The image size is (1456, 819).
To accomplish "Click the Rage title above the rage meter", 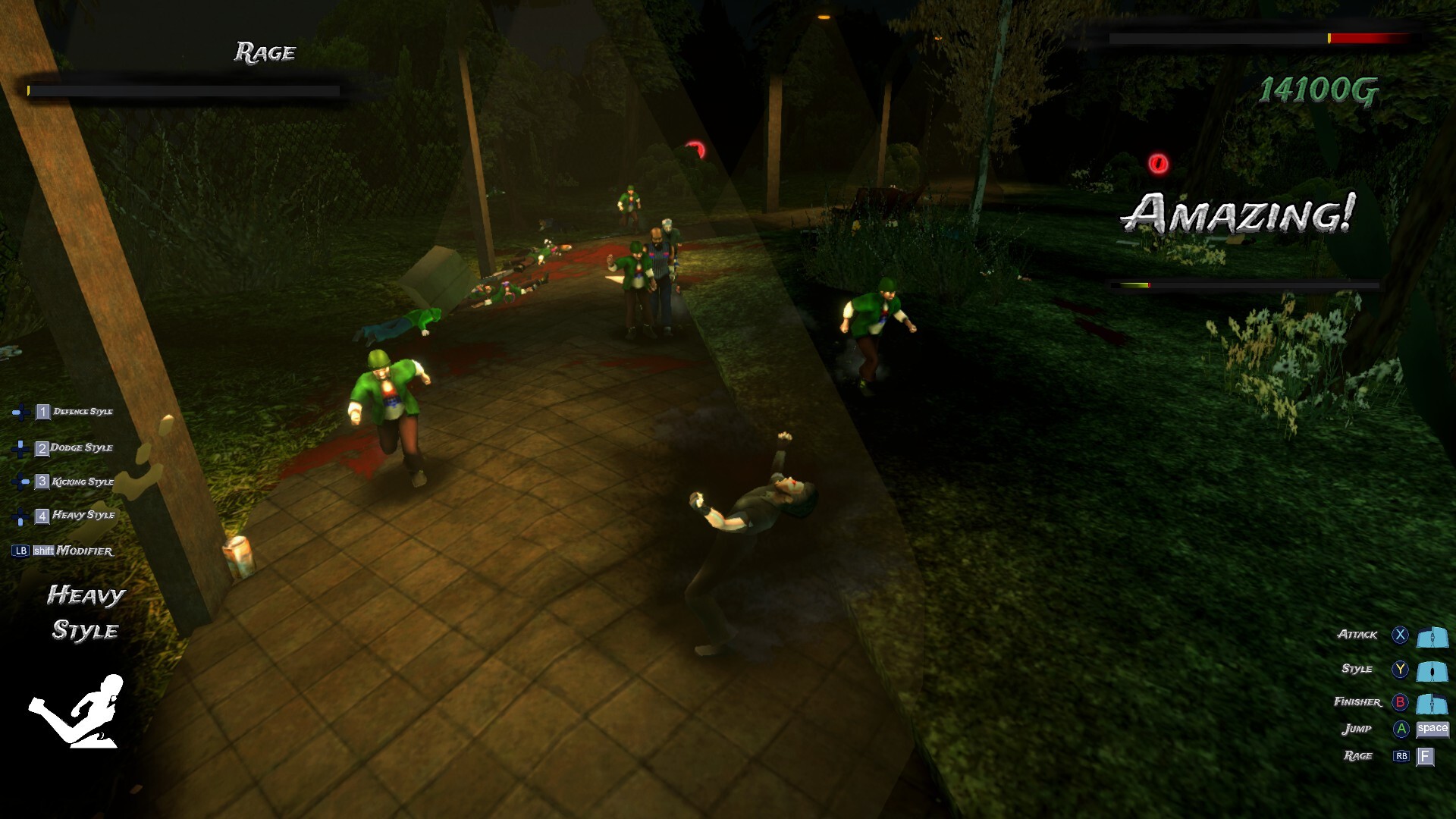I will click(264, 53).
